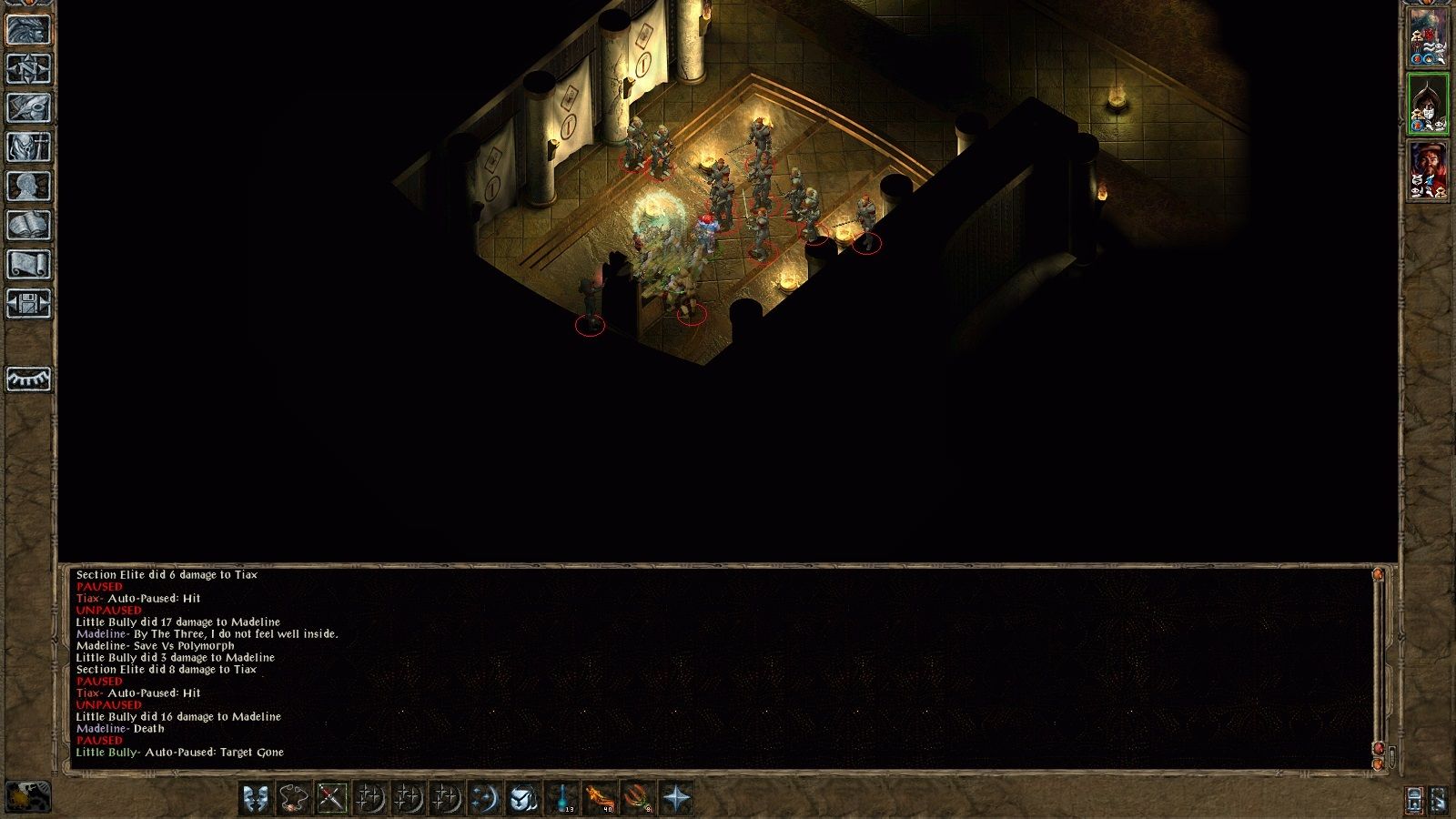Initiate dialogue using the talk masks icon

pyautogui.click(x=257, y=799)
